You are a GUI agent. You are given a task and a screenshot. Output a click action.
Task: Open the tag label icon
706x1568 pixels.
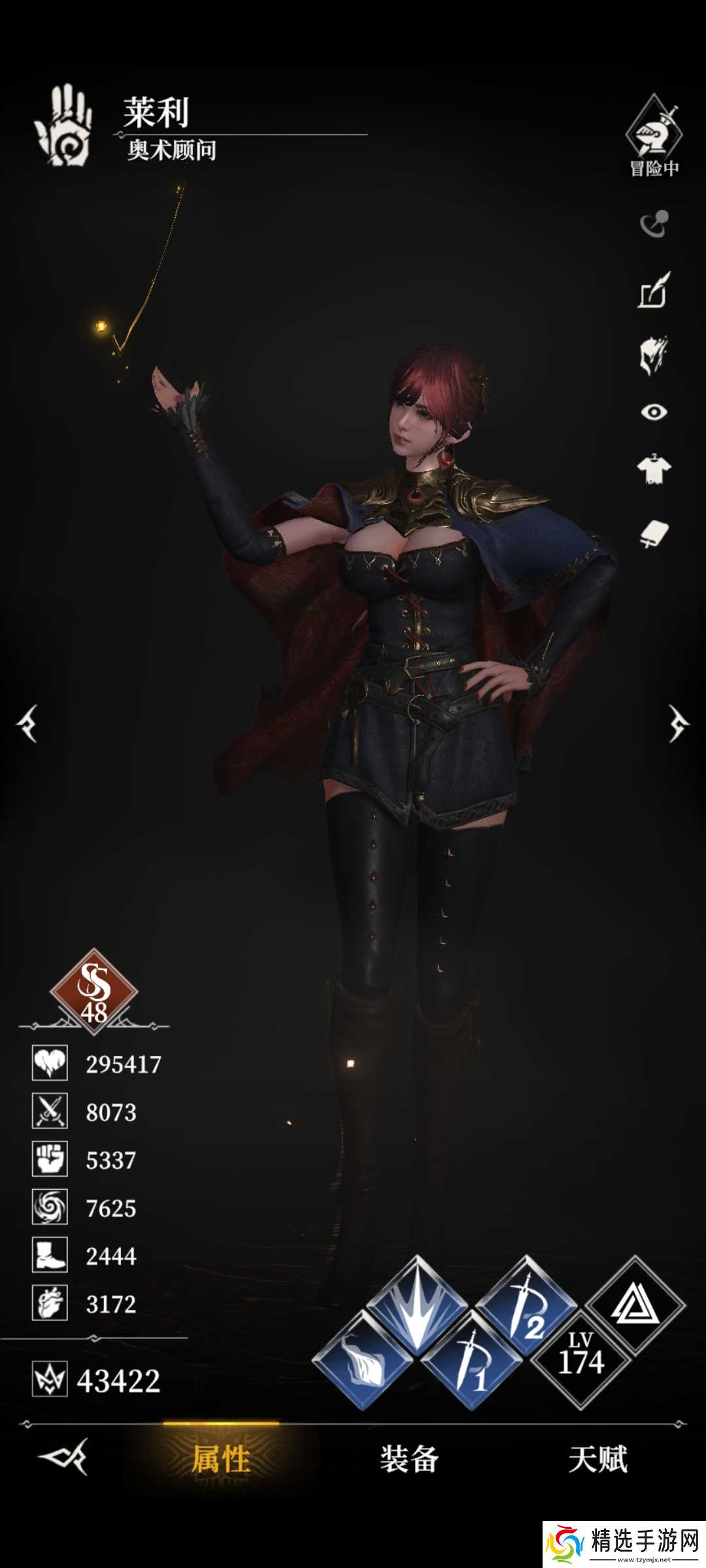[654, 534]
